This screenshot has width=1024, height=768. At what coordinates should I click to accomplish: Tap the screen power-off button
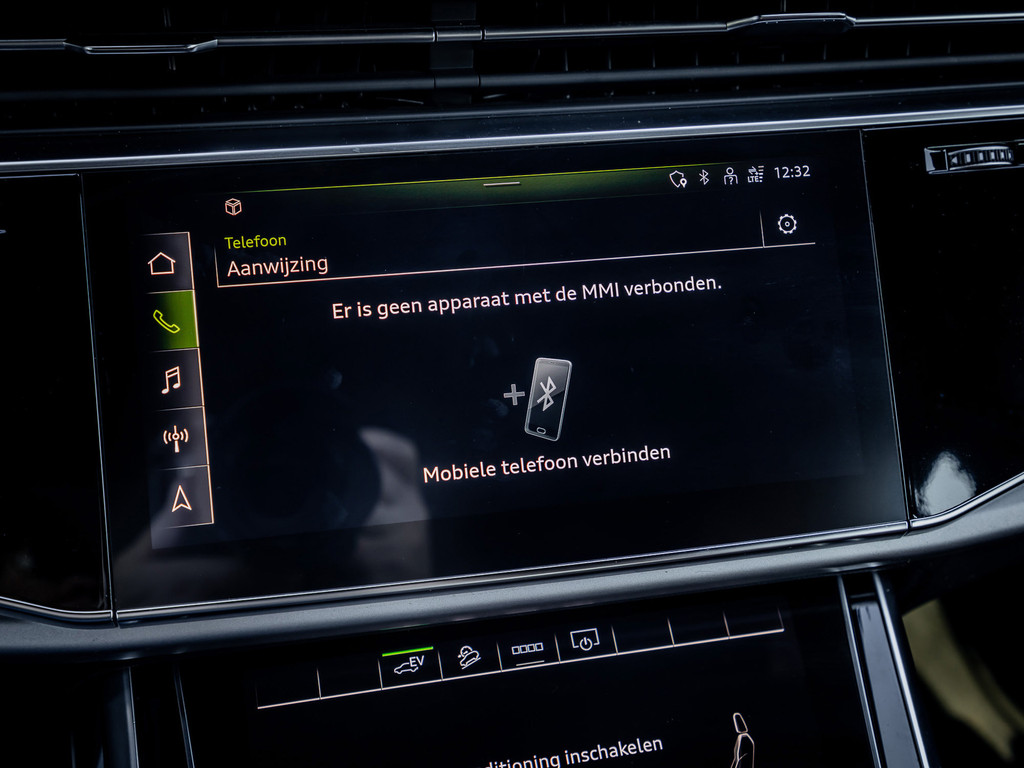584,641
